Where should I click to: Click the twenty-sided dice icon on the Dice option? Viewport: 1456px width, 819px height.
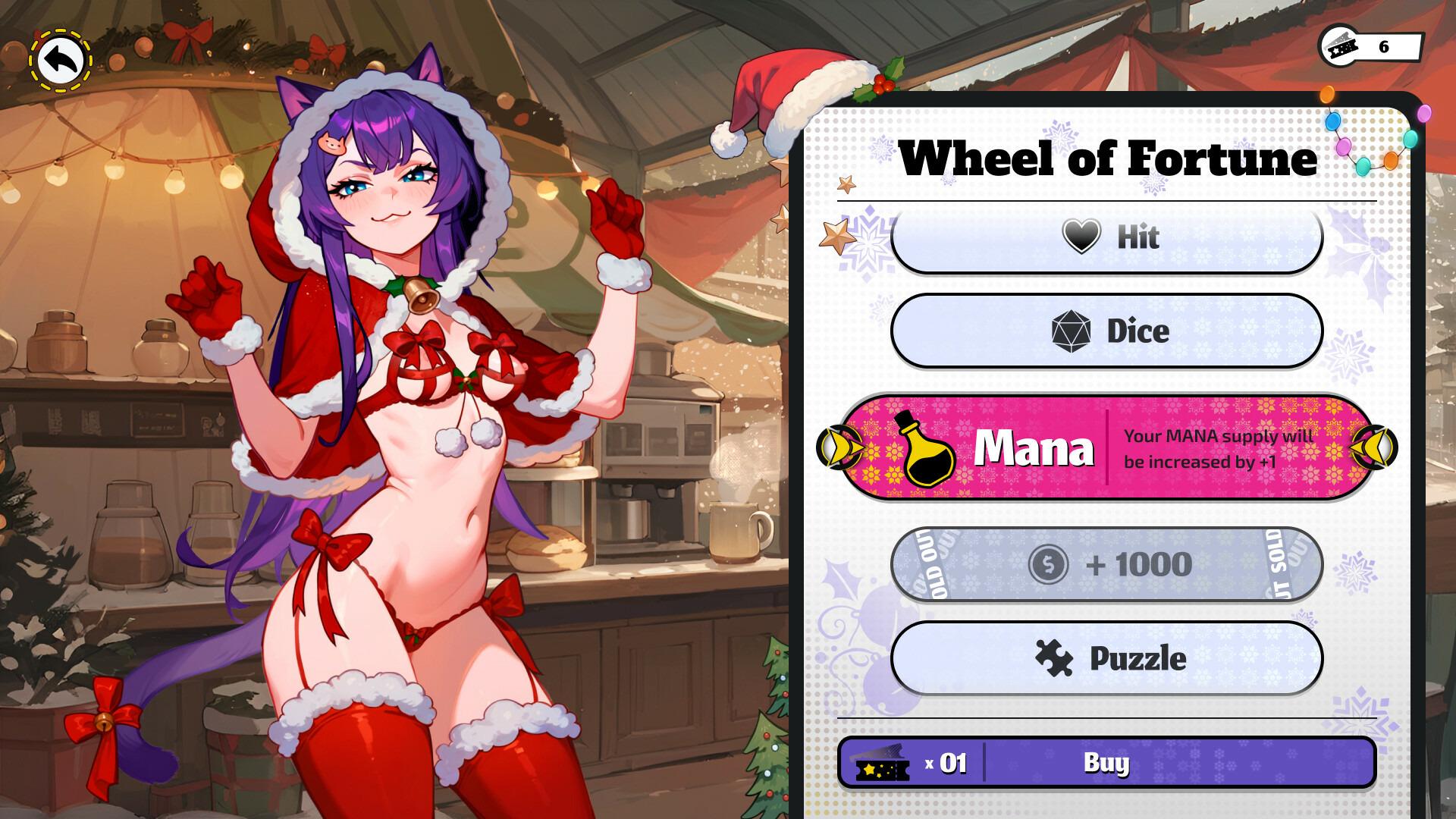click(x=1072, y=331)
